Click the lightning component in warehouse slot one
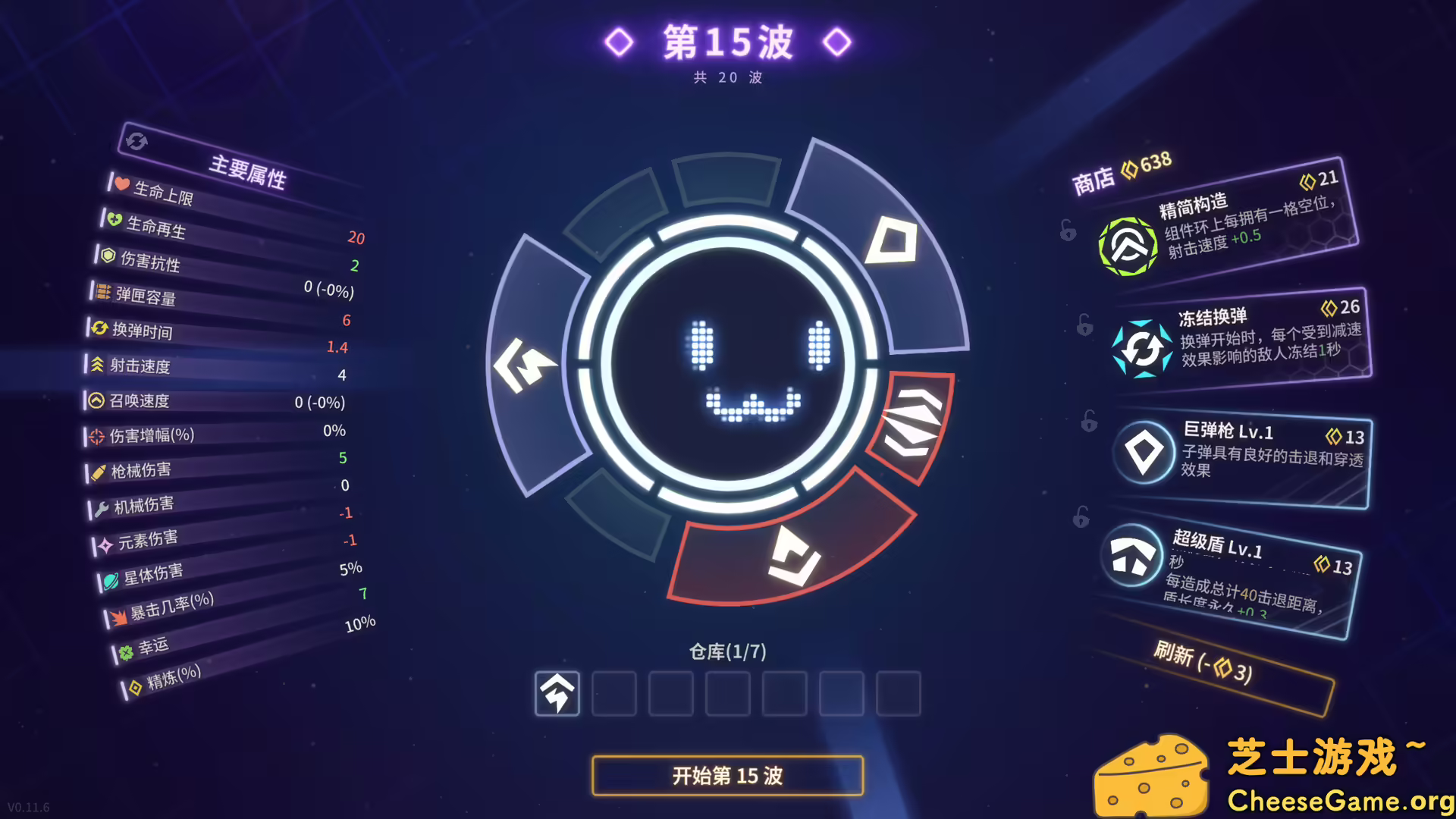 [x=557, y=694]
